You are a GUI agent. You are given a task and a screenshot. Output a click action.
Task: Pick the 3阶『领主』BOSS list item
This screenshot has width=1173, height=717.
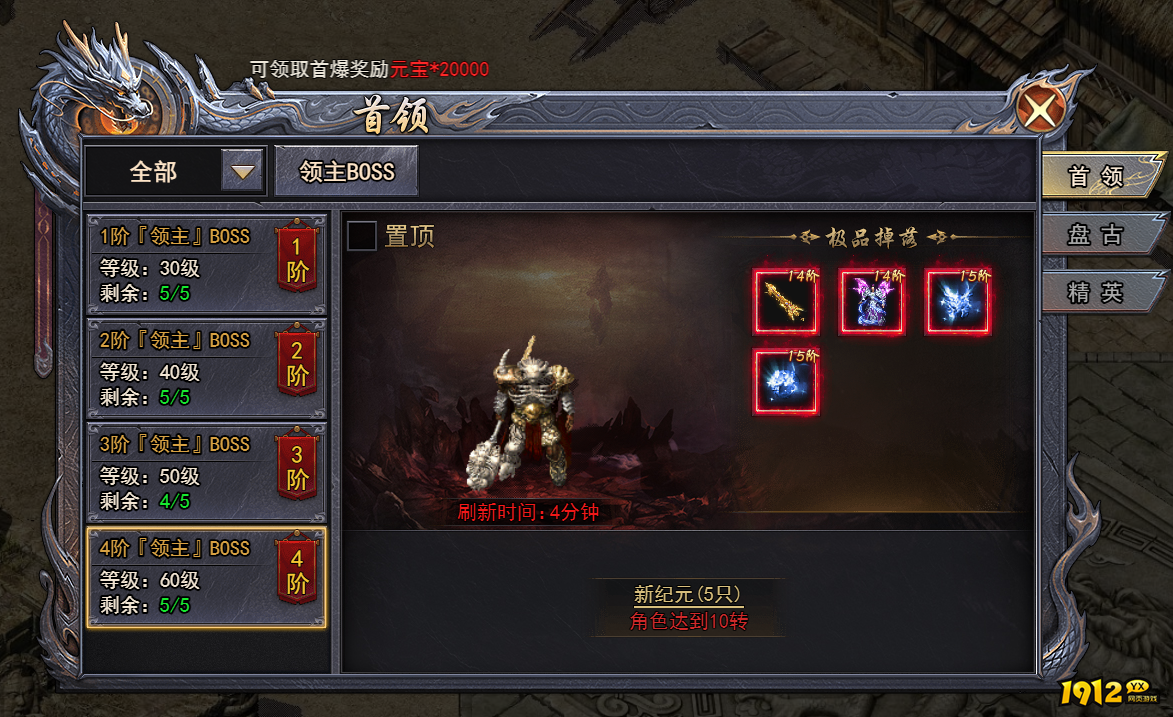[x=207, y=473]
